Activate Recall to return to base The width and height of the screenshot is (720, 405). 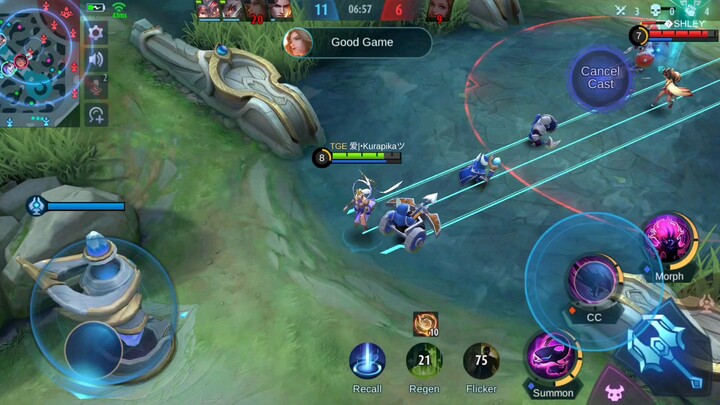click(367, 362)
